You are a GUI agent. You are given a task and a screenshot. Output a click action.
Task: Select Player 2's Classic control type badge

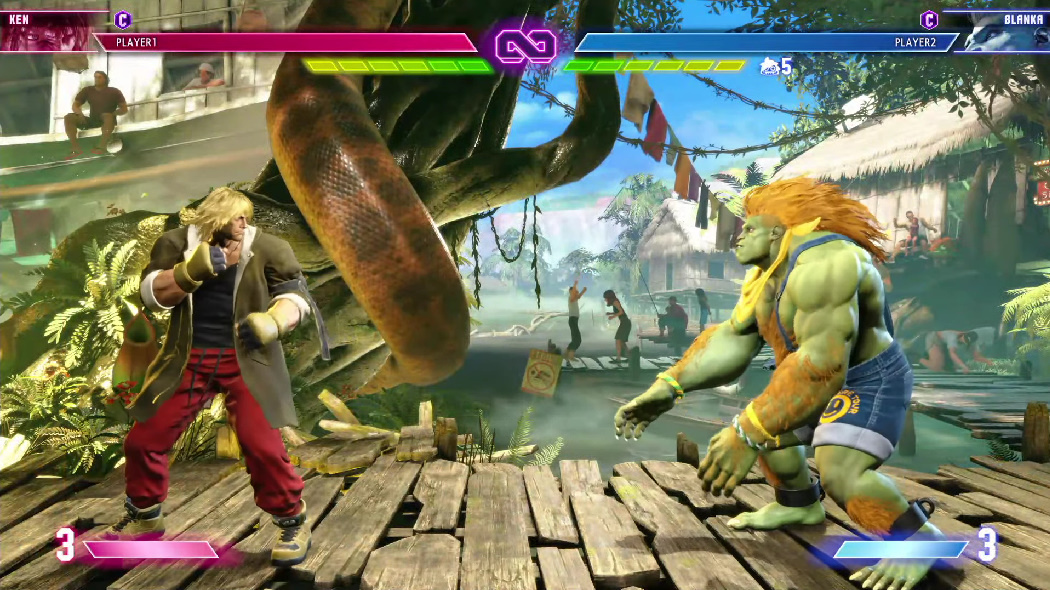pyautogui.click(x=929, y=19)
